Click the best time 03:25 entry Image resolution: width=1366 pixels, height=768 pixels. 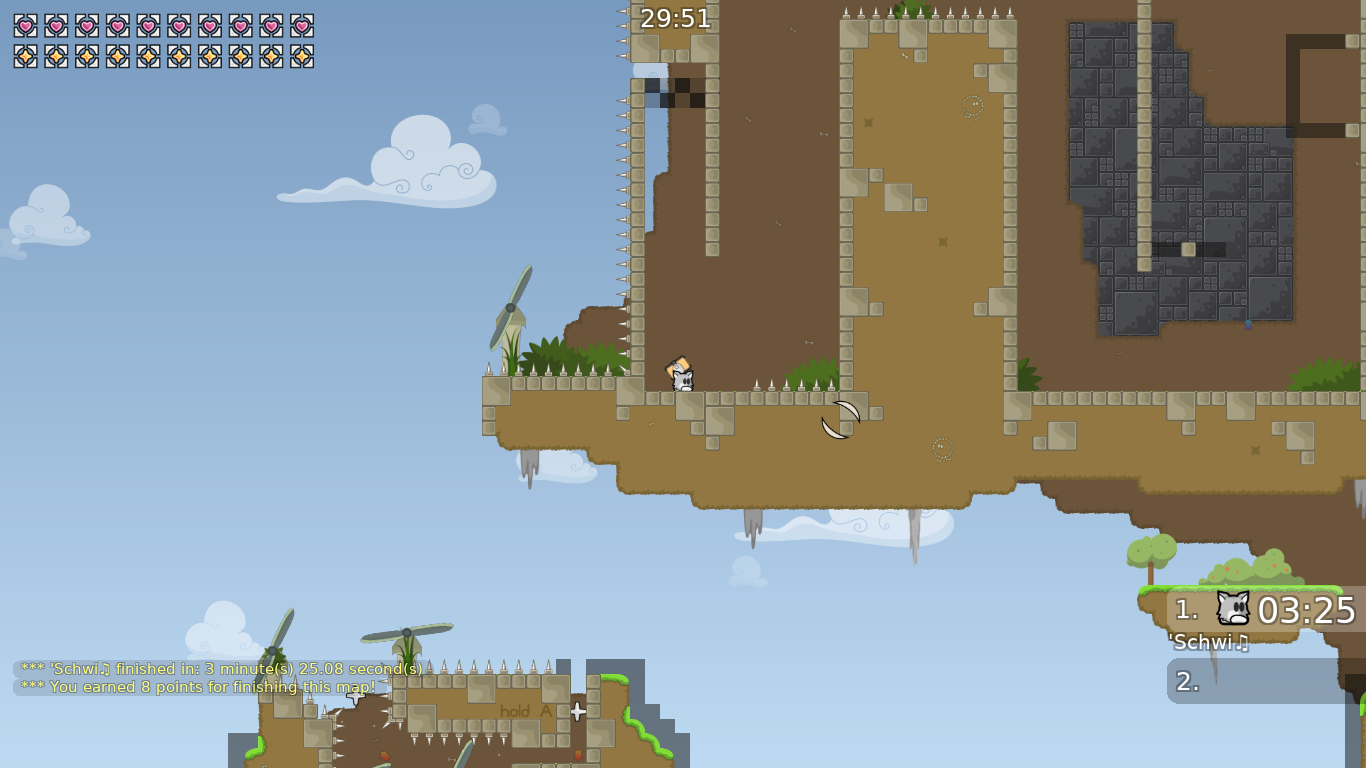click(1308, 608)
